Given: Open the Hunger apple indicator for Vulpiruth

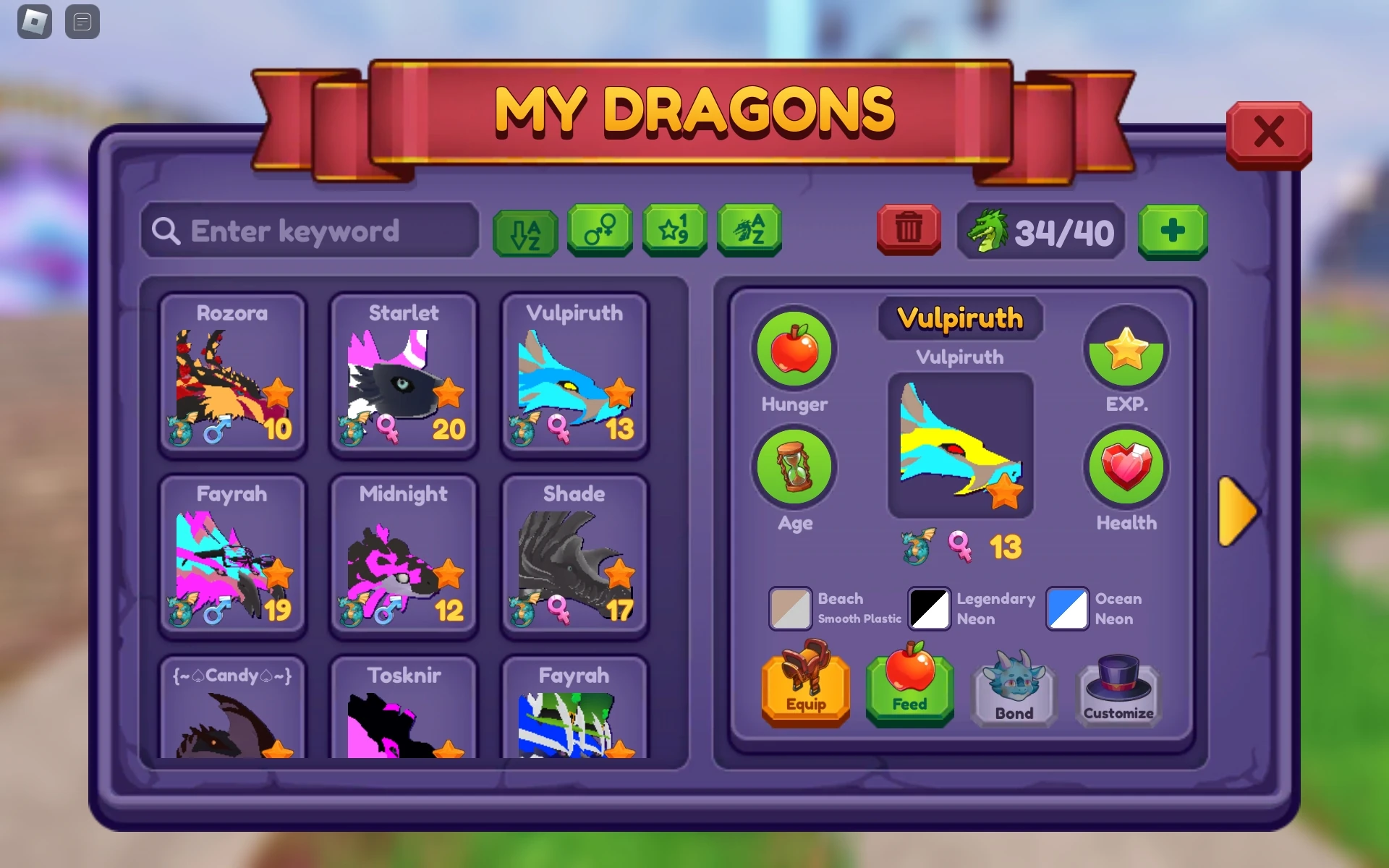Looking at the screenshot, I should point(794,350).
